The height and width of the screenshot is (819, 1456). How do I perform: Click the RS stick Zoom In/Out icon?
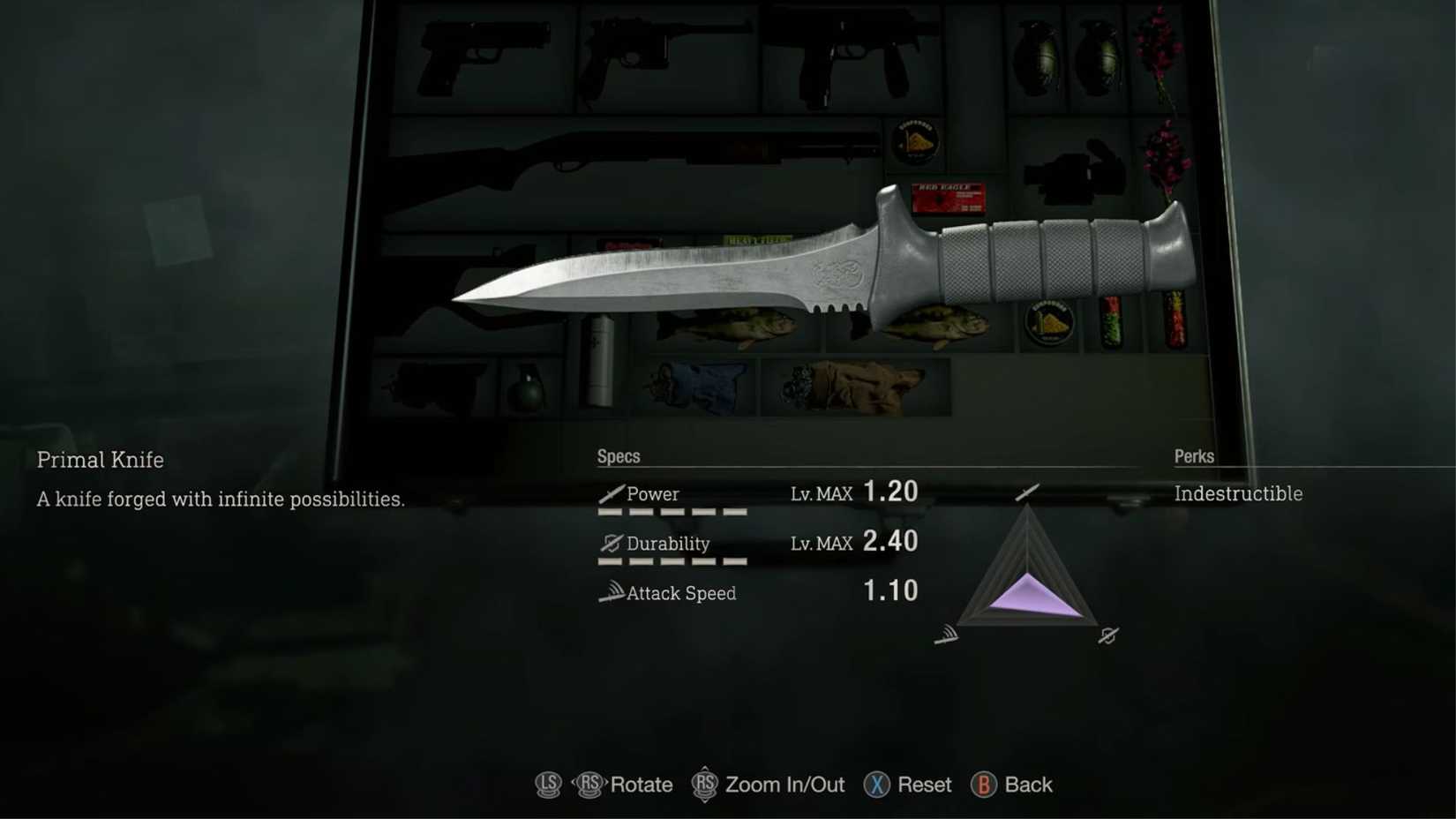(704, 785)
